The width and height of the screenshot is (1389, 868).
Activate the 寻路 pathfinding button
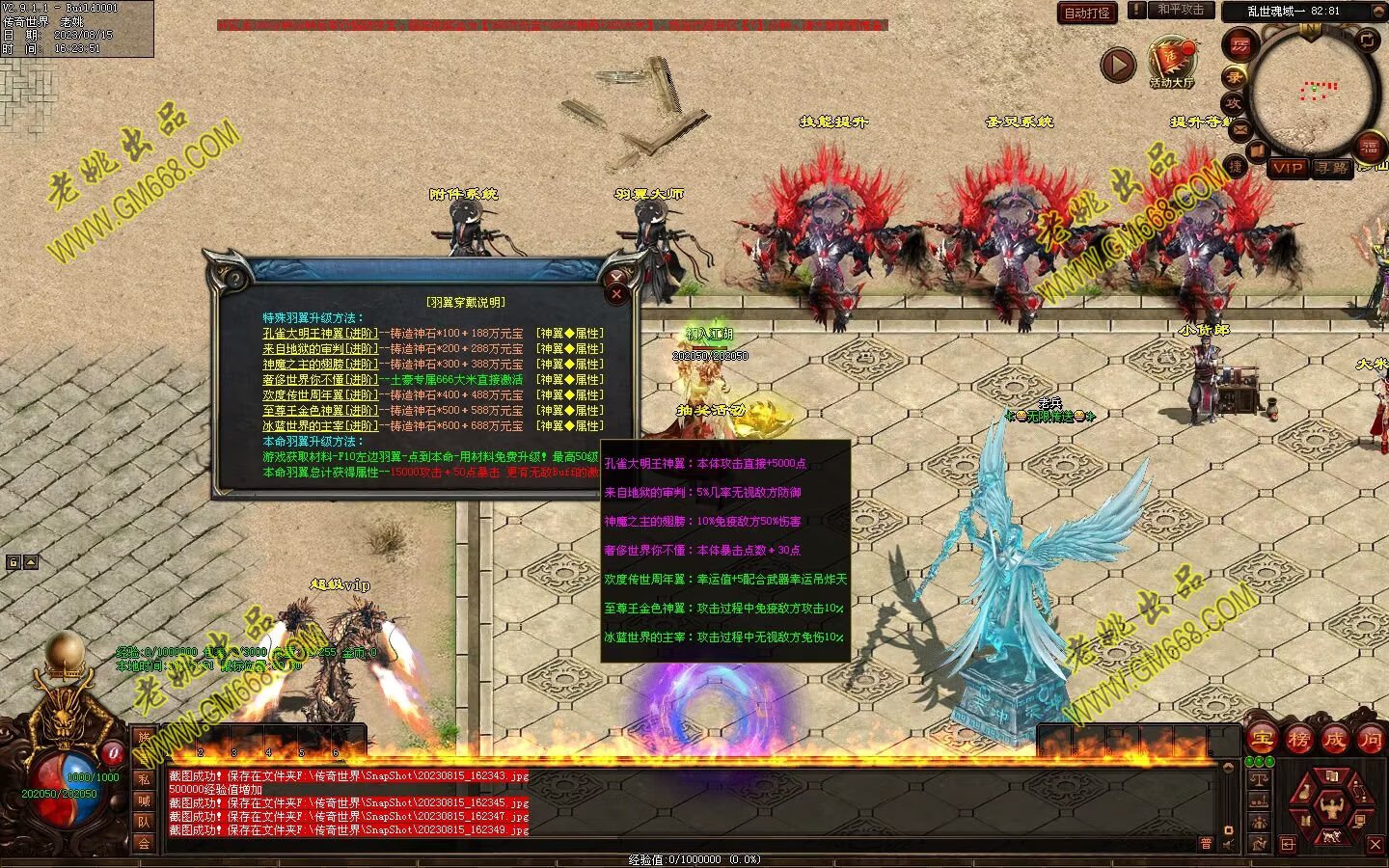[1332, 168]
